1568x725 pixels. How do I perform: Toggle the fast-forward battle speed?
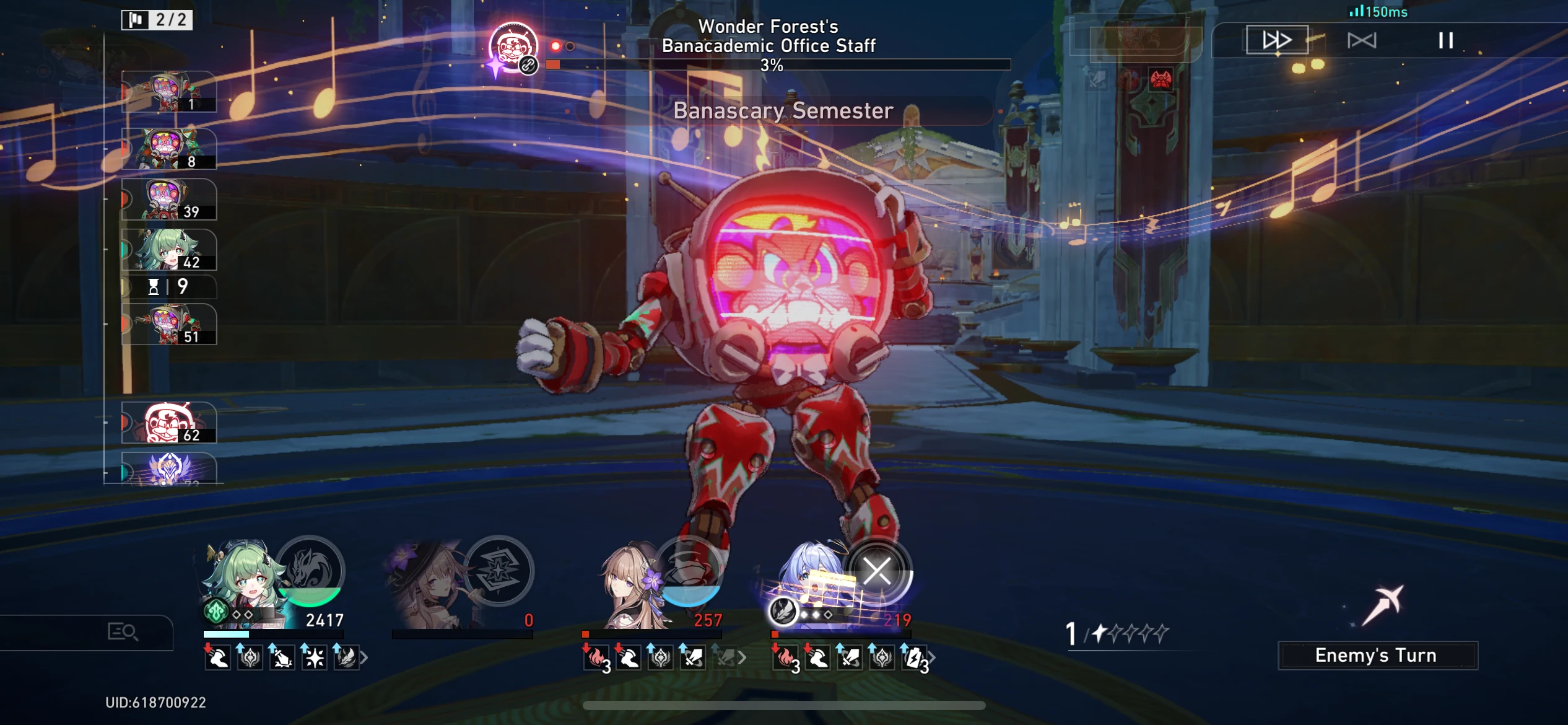click(x=1277, y=40)
